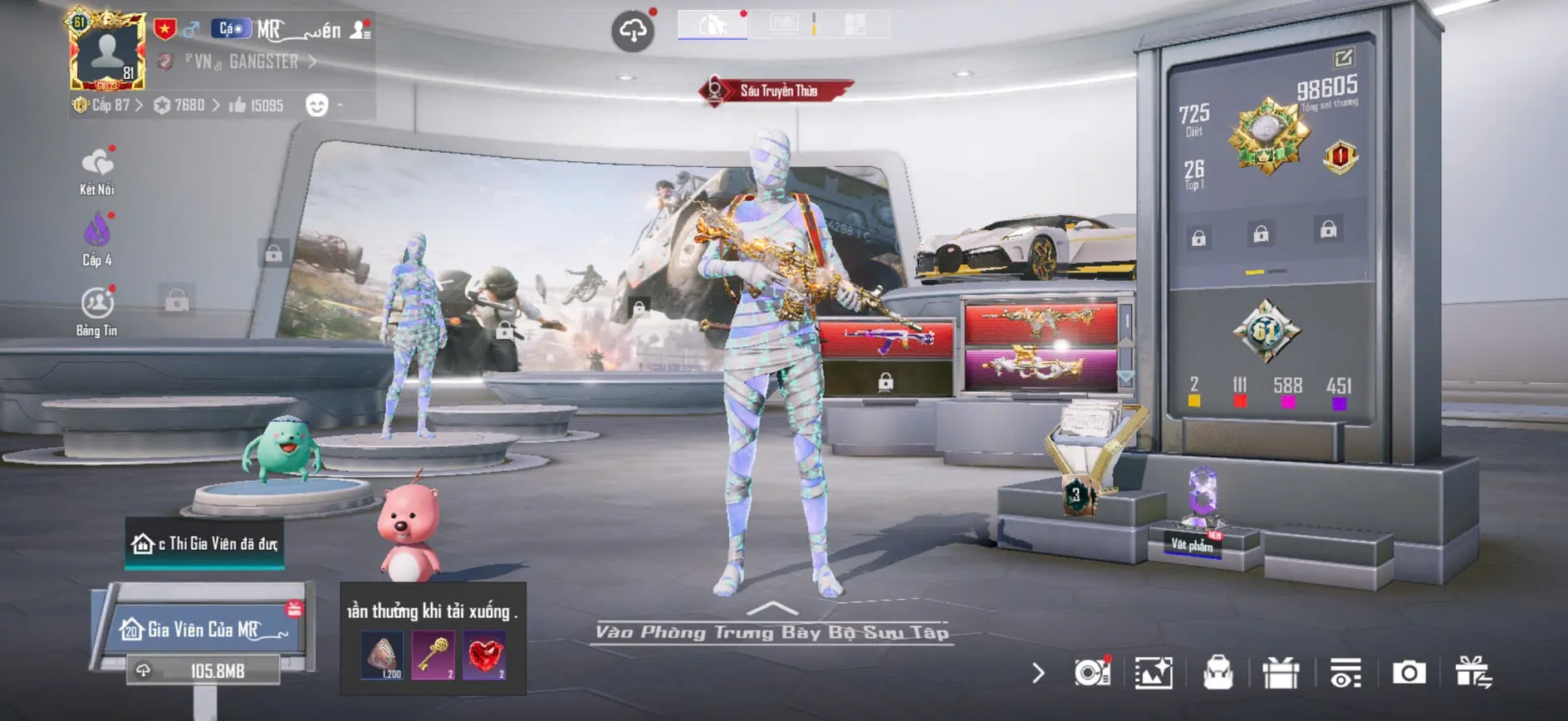Open the Vật phẩm items display
This screenshot has width=1568, height=721.
pyautogui.click(x=1193, y=544)
